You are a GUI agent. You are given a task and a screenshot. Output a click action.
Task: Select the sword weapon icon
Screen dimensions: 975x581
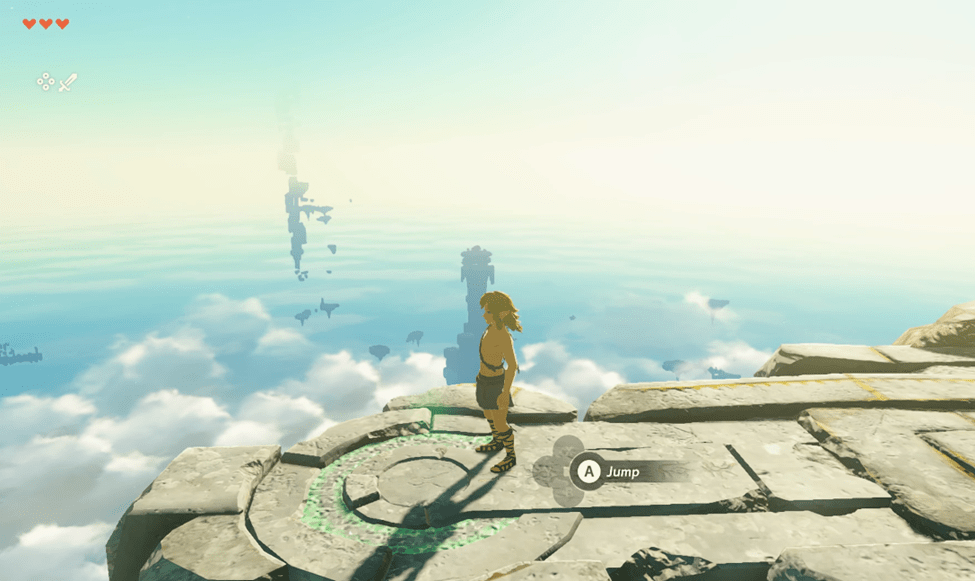click(x=68, y=82)
